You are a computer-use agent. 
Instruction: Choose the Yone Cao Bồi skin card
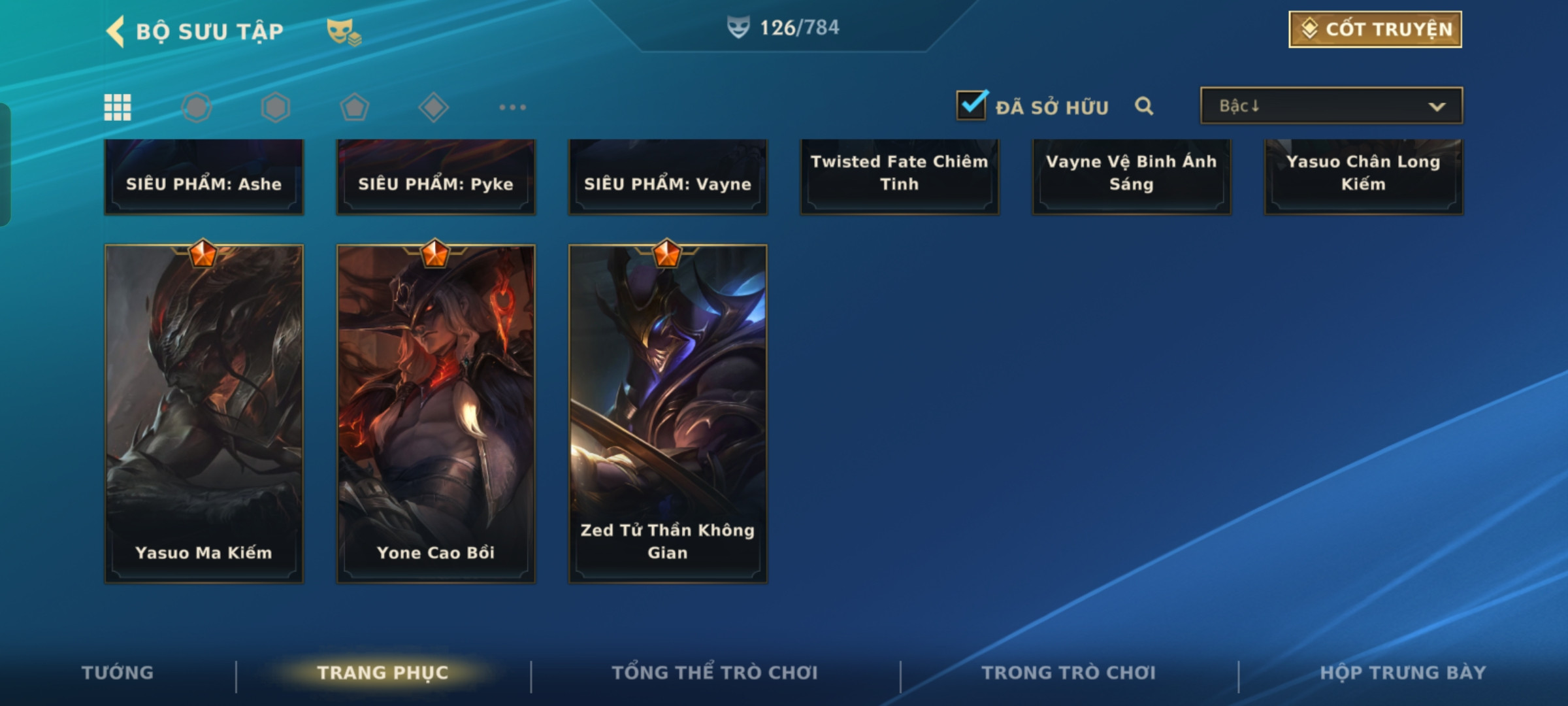(x=436, y=413)
